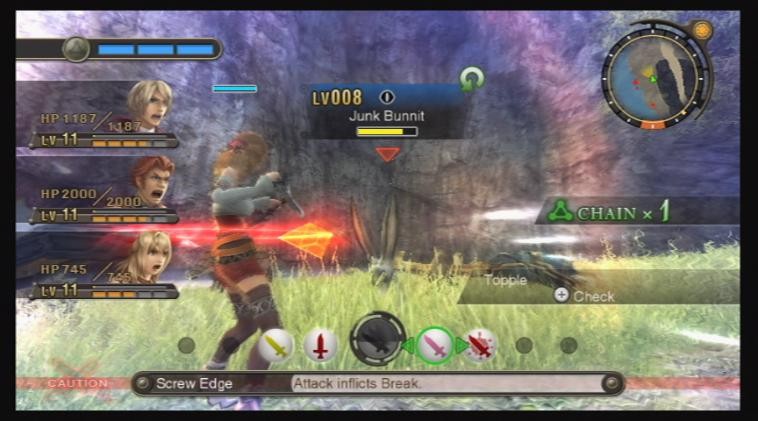Trigger the large dark central talent art
Screen dimensions: 758x421
377,340
